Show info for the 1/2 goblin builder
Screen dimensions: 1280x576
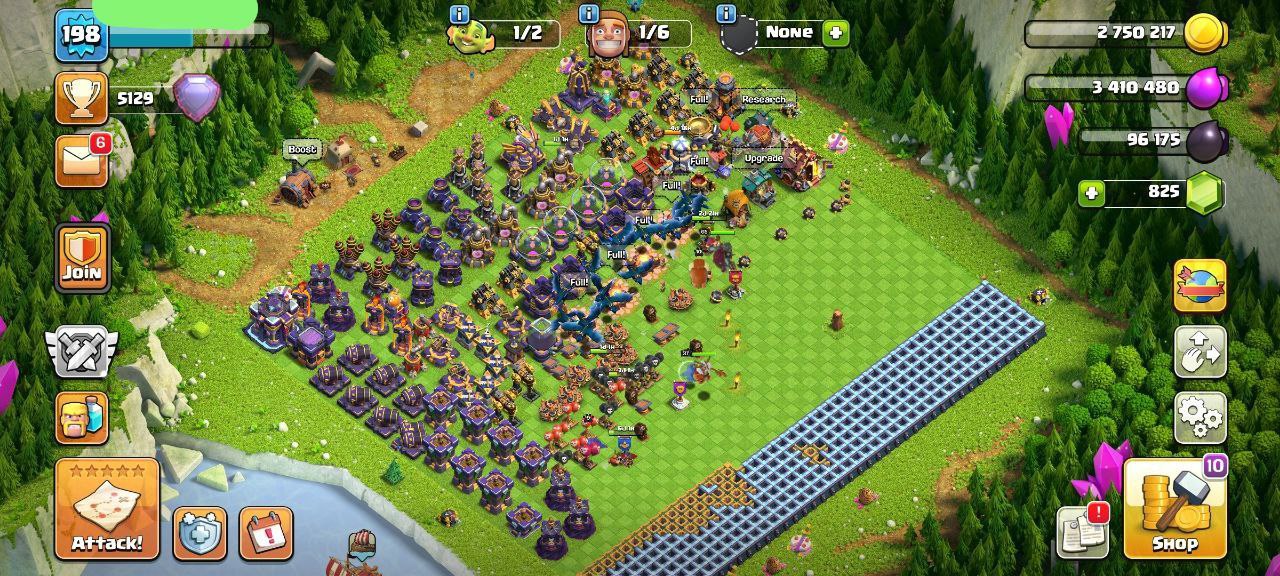tap(459, 14)
